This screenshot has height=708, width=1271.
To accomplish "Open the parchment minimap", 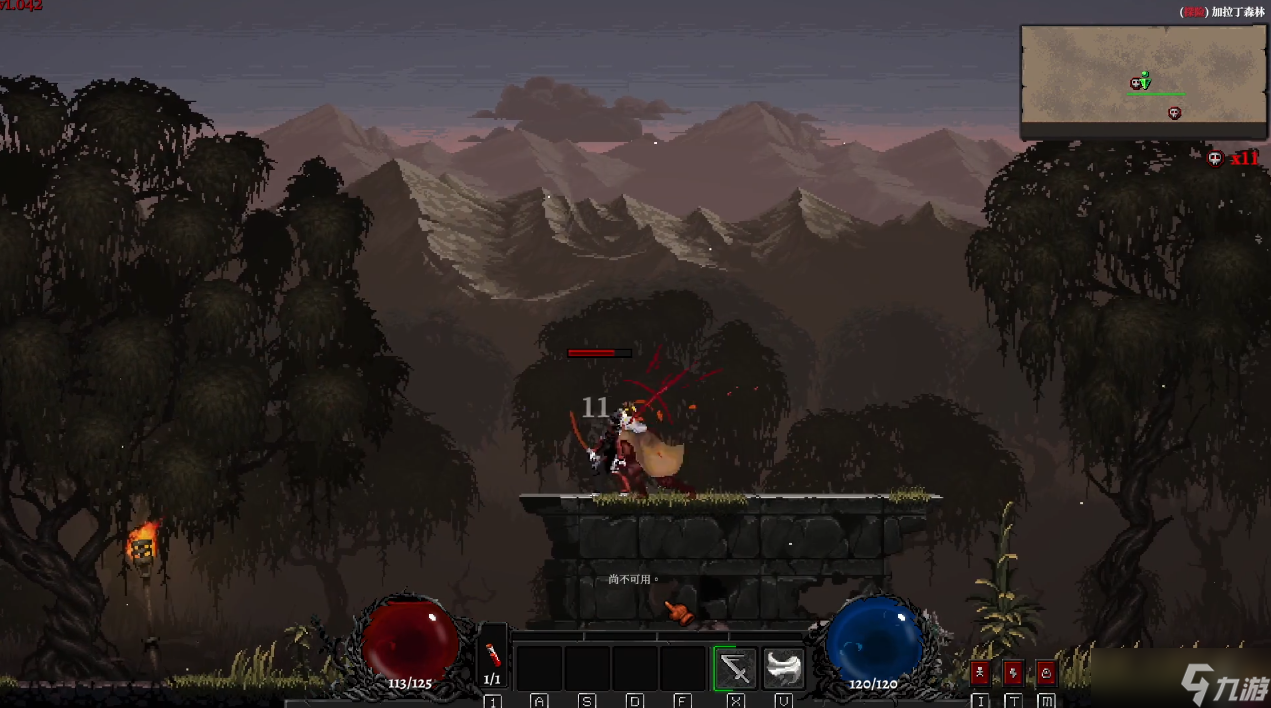I will click(x=1143, y=81).
